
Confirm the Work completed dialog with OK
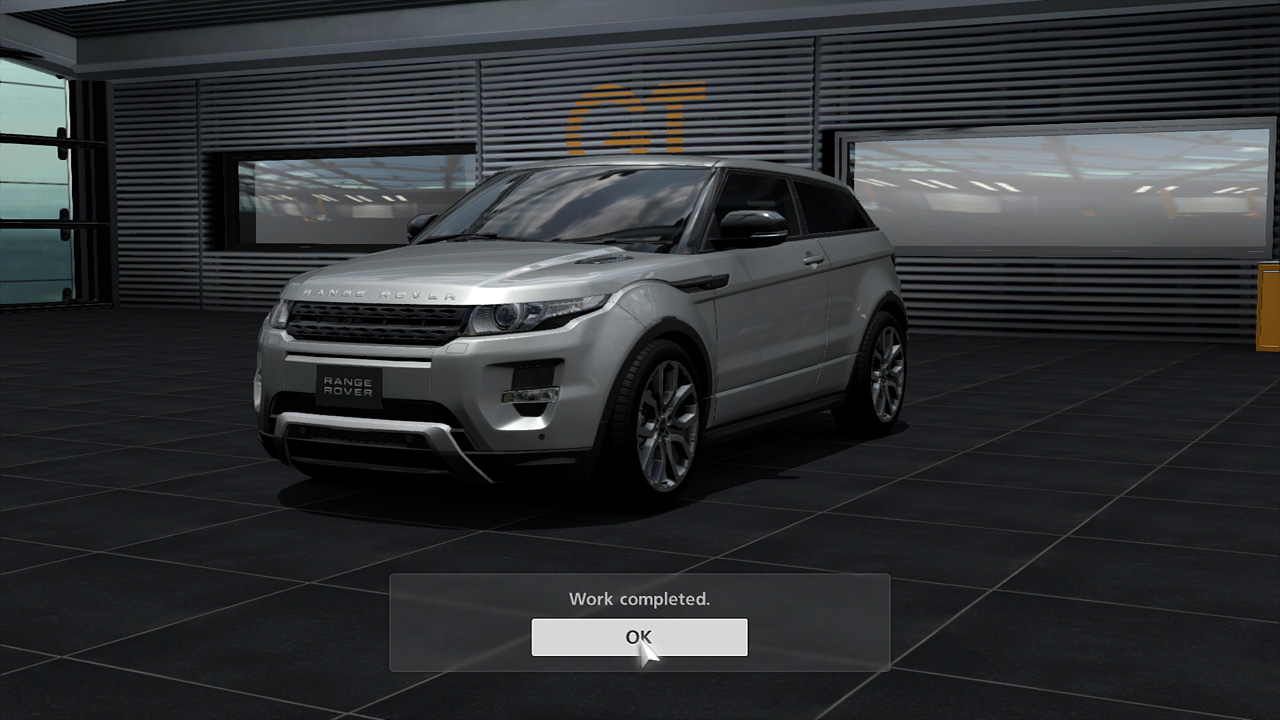point(639,637)
